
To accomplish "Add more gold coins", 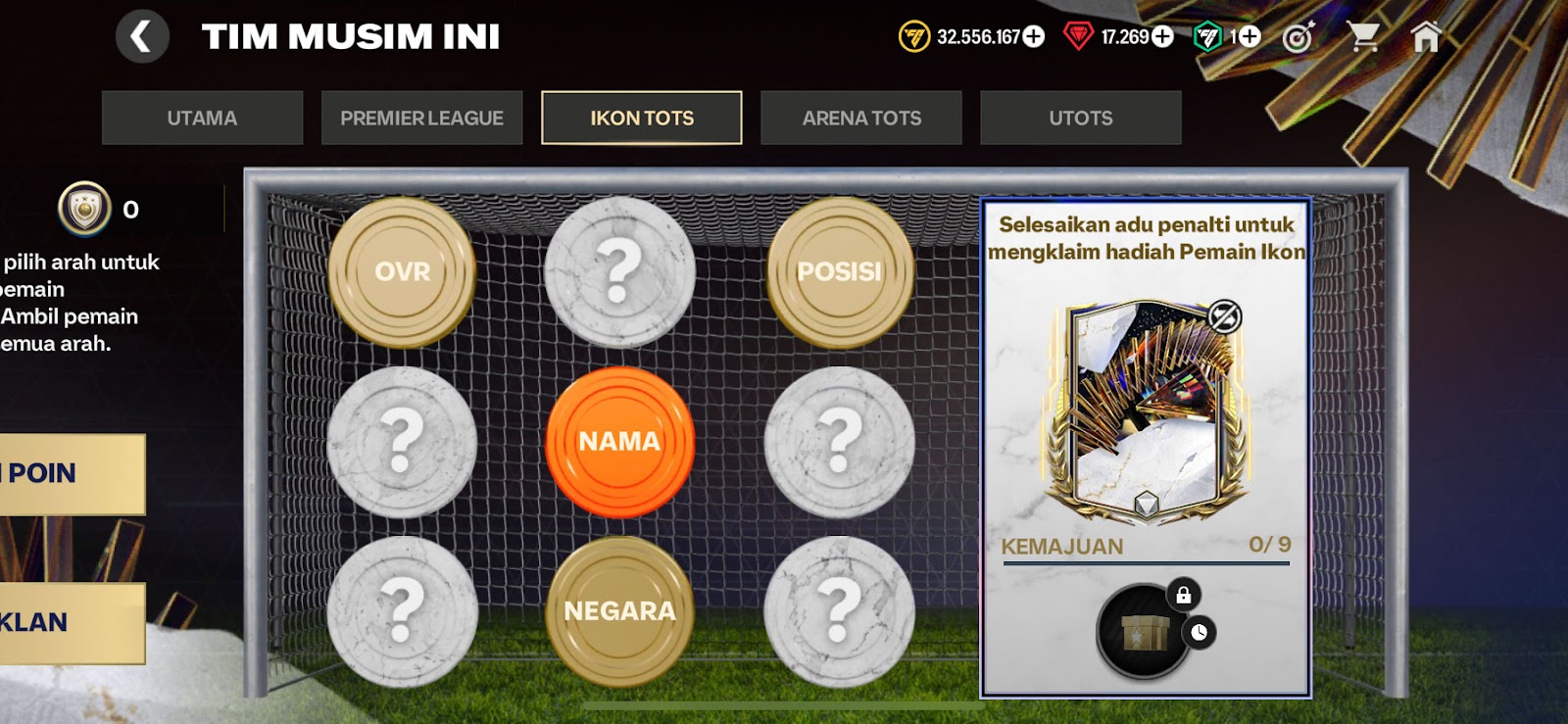I will point(1034,37).
